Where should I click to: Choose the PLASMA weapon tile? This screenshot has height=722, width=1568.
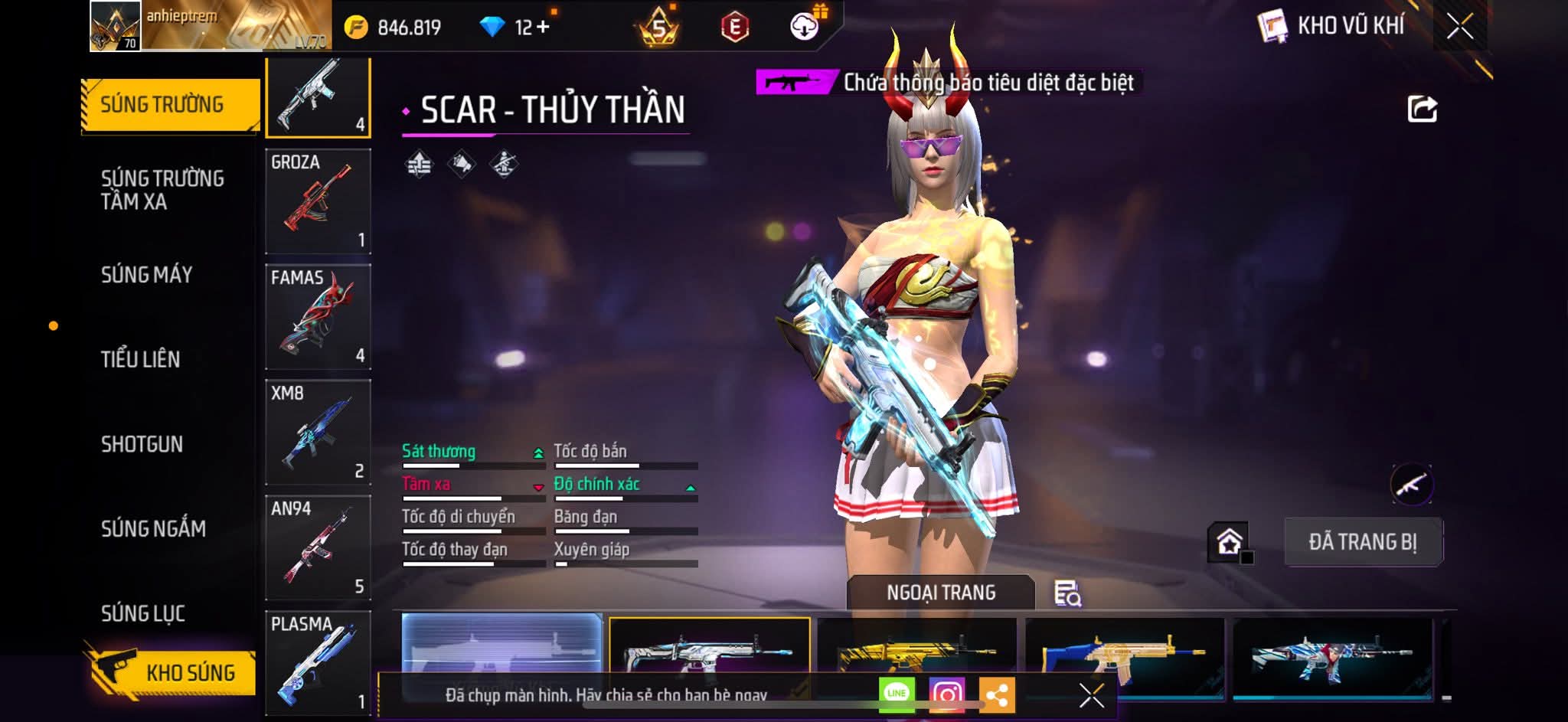tap(318, 663)
